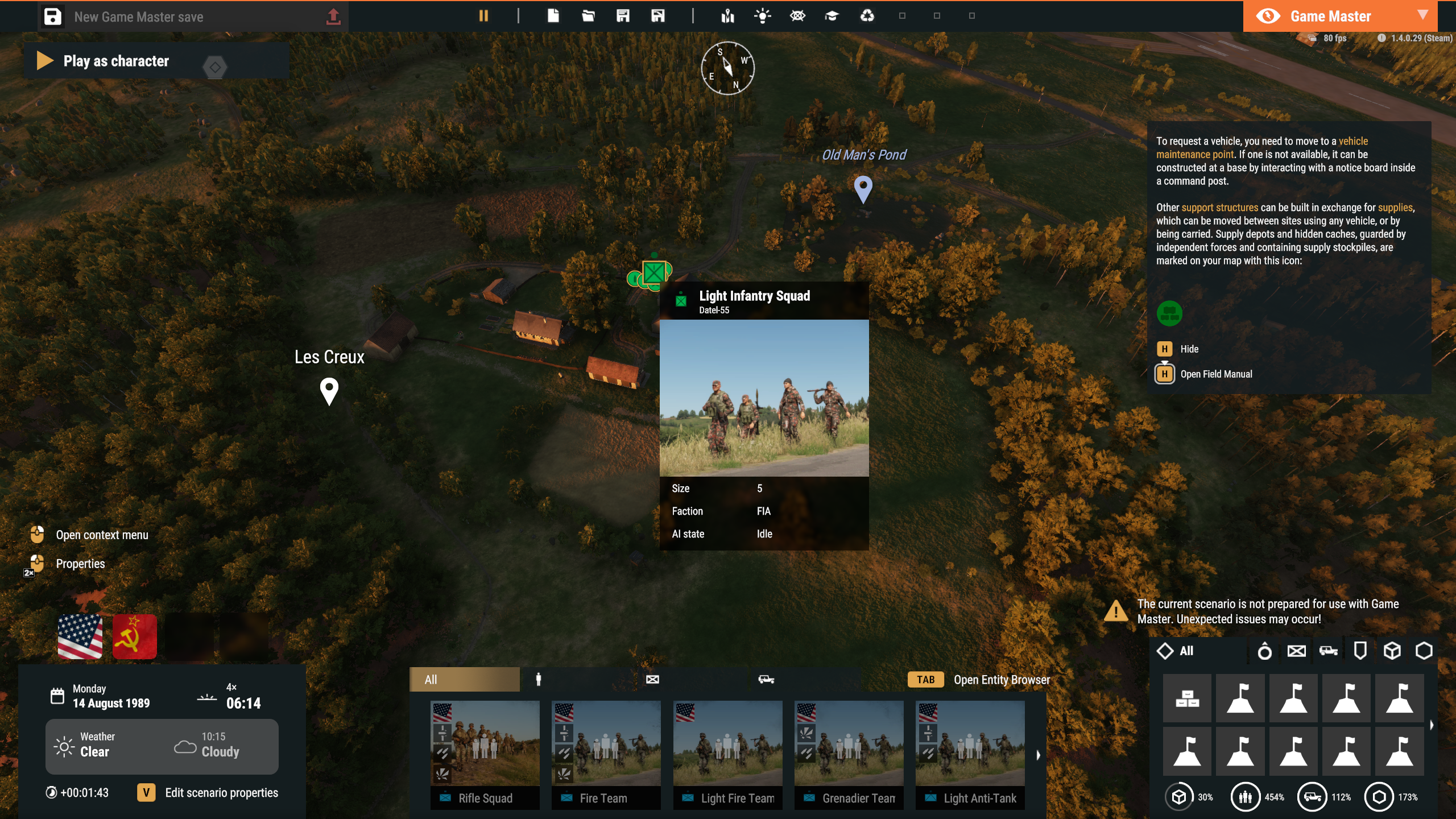
Task: Filter the placed entities list by vehicles
Action: pyautogui.click(x=1329, y=651)
